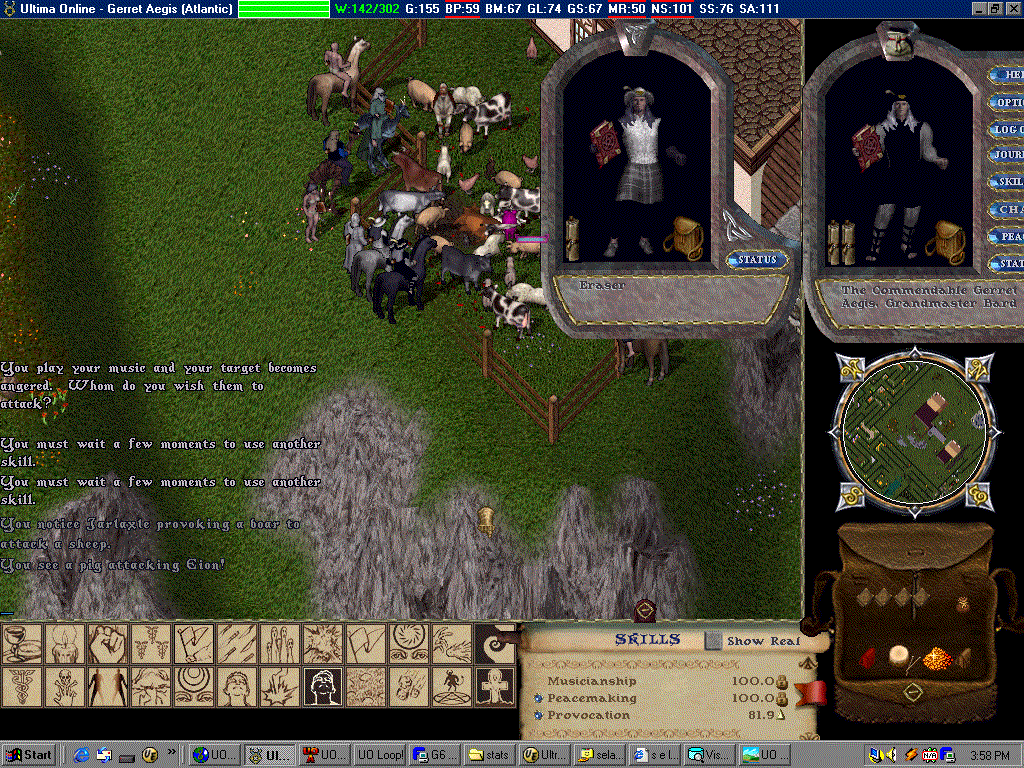
Task: Open the red spellbook on Gerret's paperdoll
Action: point(866,147)
